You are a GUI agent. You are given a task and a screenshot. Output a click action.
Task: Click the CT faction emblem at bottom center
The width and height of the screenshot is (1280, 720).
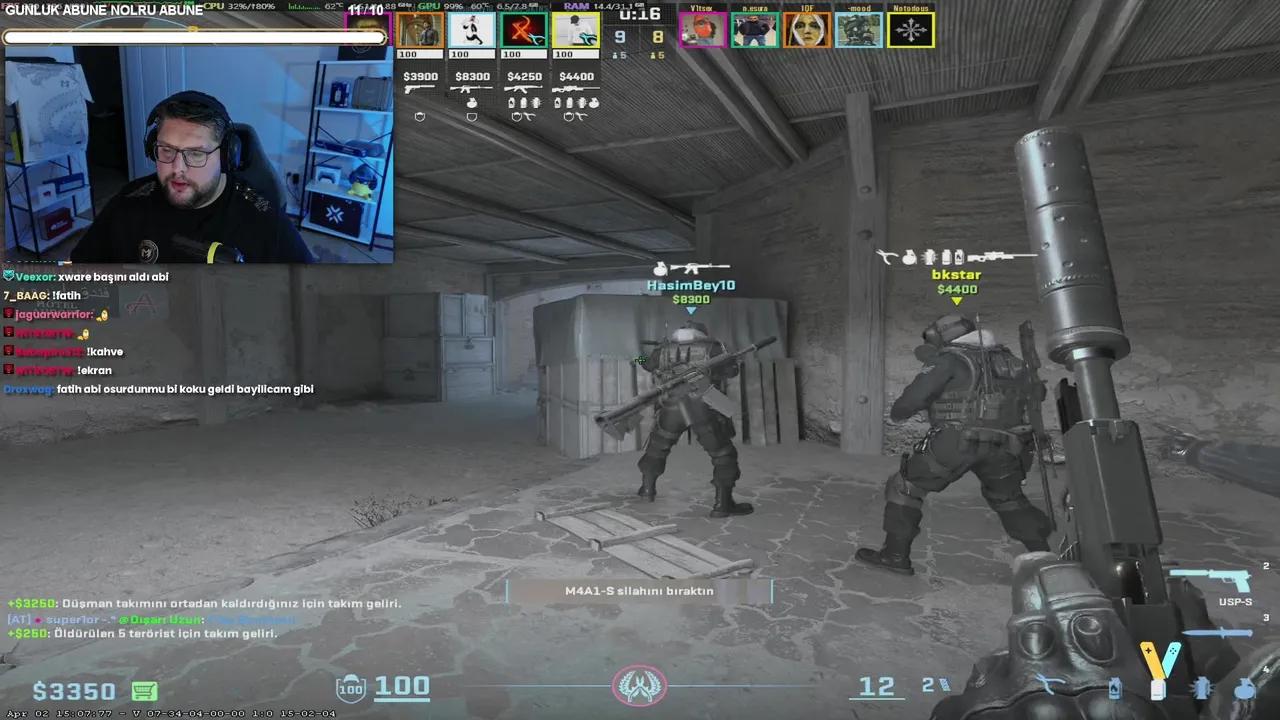639,686
